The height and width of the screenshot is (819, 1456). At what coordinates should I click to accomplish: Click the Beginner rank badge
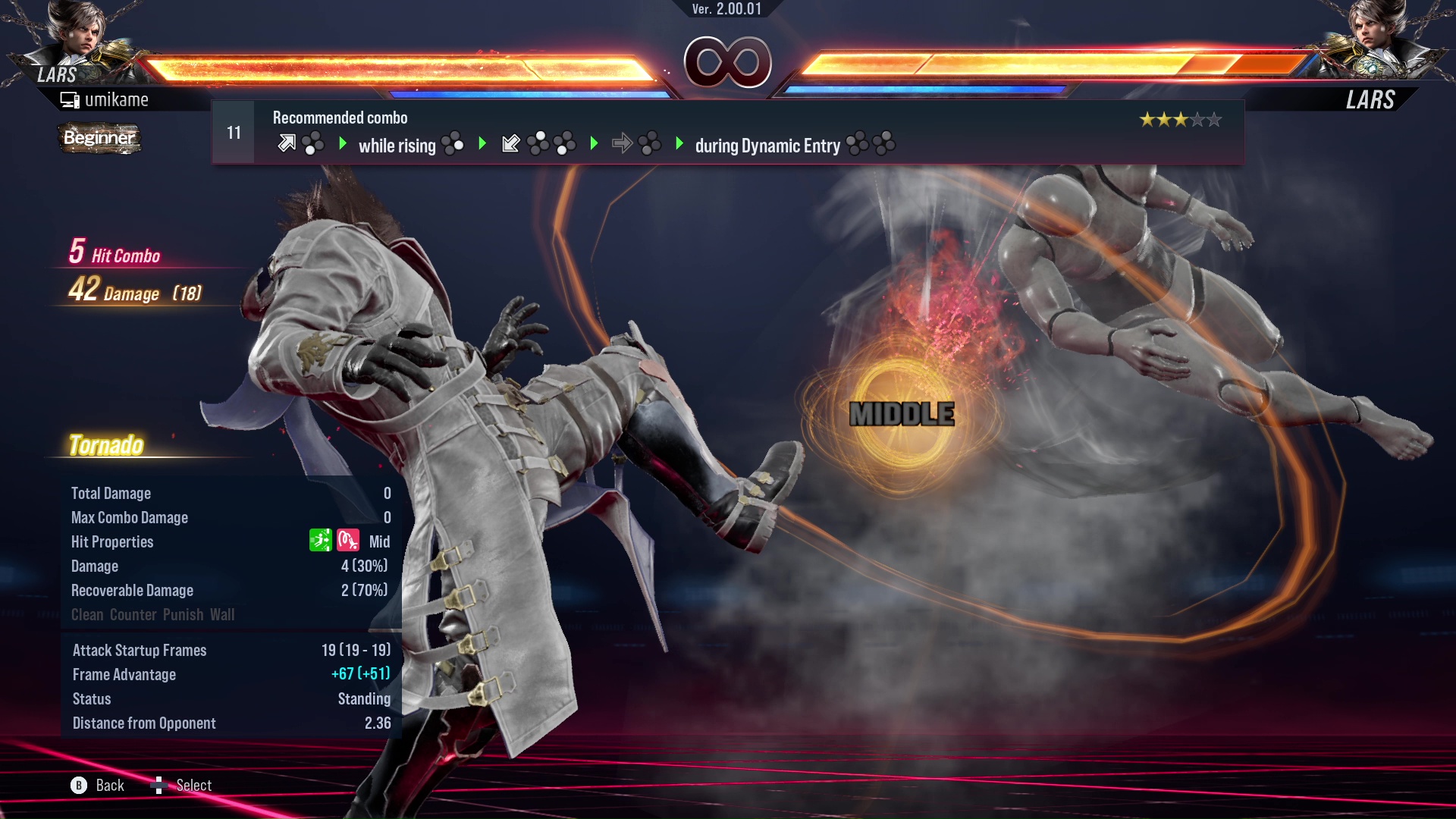click(x=99, y=138)
